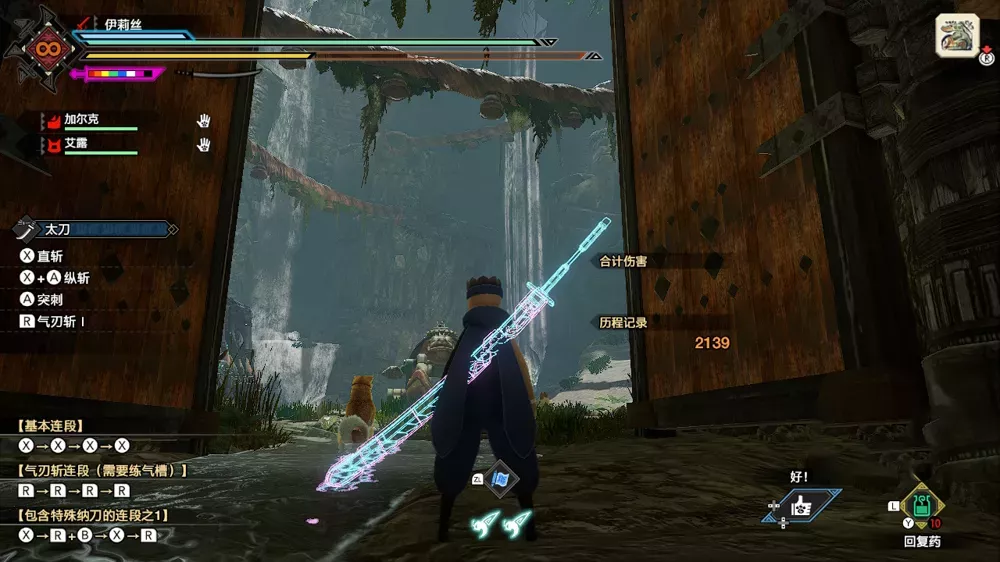Select the 包含特殊纳刀的连段之1 combo entry
1000x562 pixels.
[94, 515]
